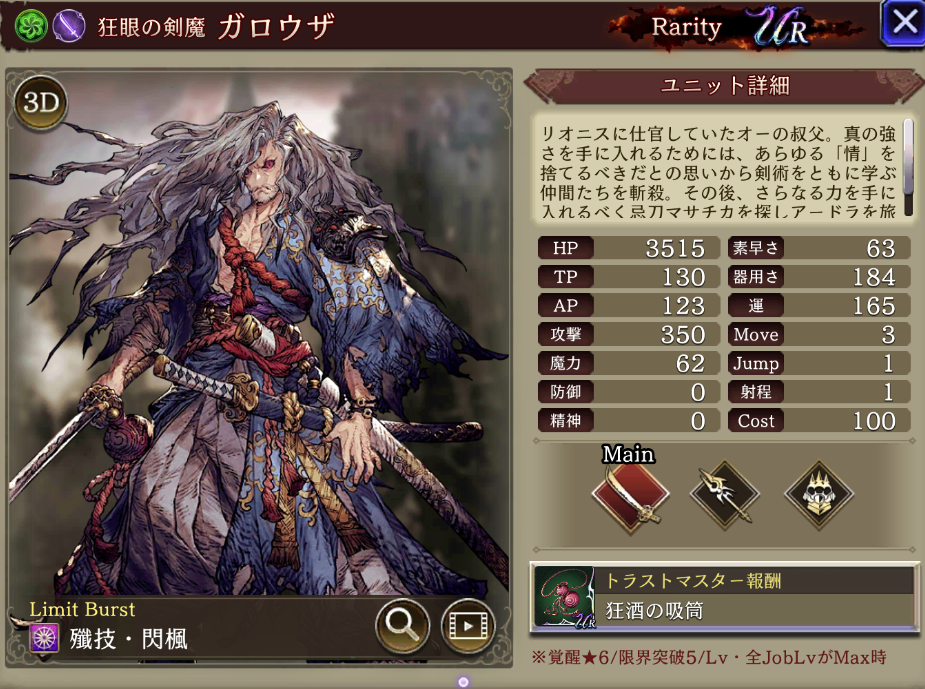Select the Main job katana icon
This screenshot has width=925, height=689.
point(627,494)
